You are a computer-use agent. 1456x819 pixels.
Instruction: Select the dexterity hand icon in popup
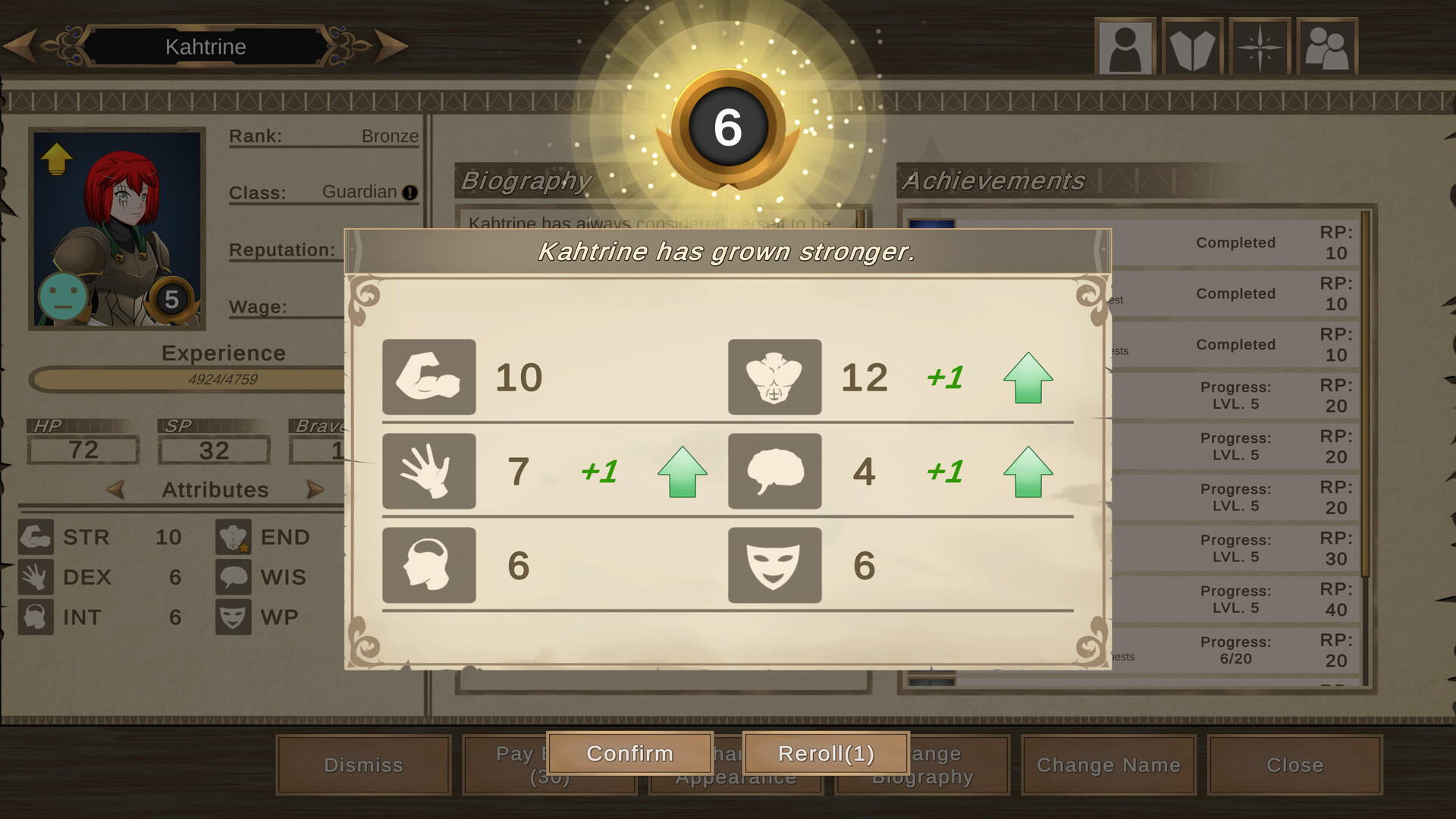coord(429,471)
